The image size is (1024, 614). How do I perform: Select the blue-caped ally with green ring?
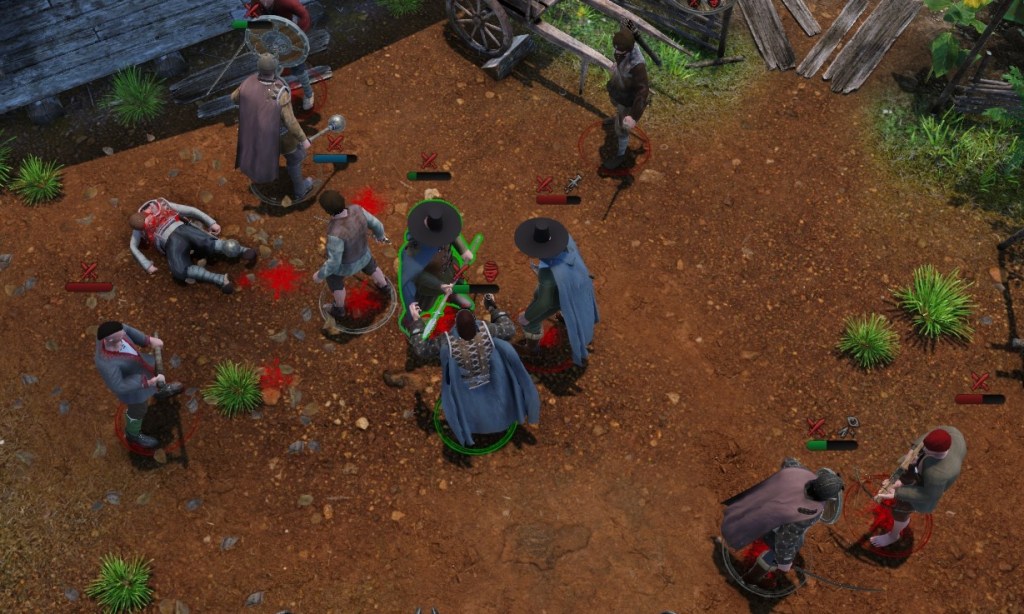[481, 378]
